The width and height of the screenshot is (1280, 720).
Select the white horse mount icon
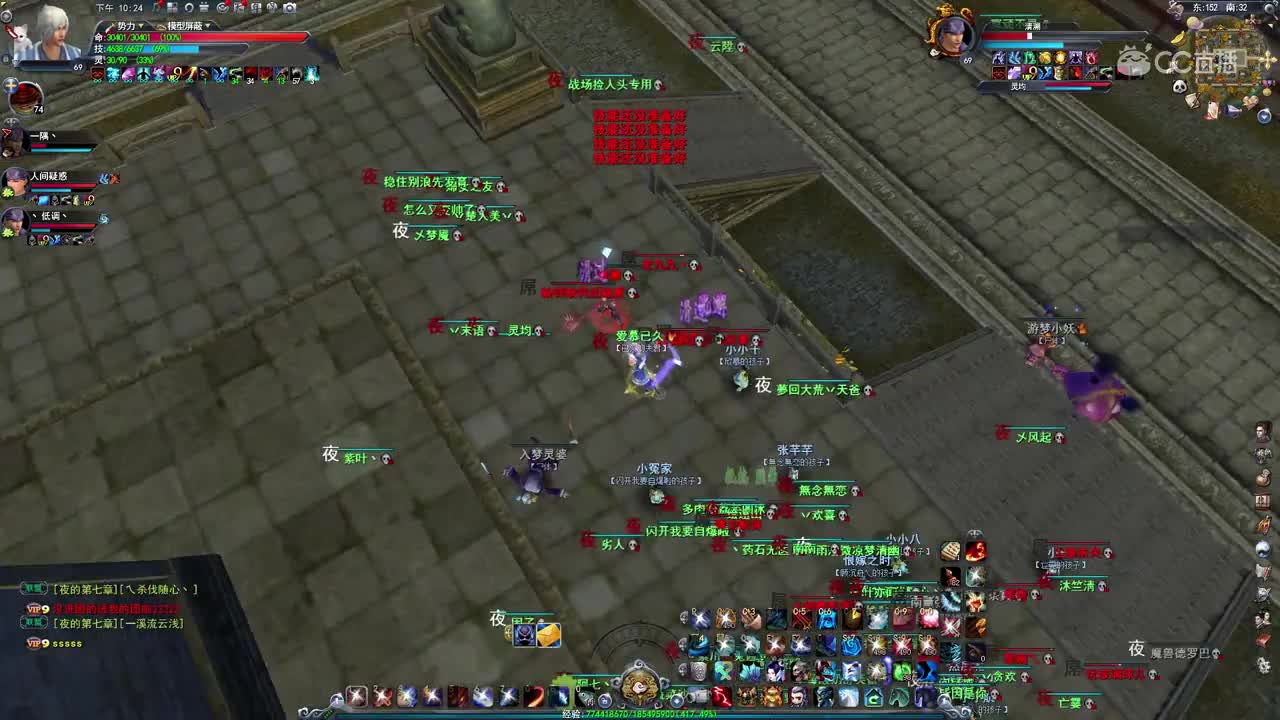pyautogui.click(x=848, y=695)
